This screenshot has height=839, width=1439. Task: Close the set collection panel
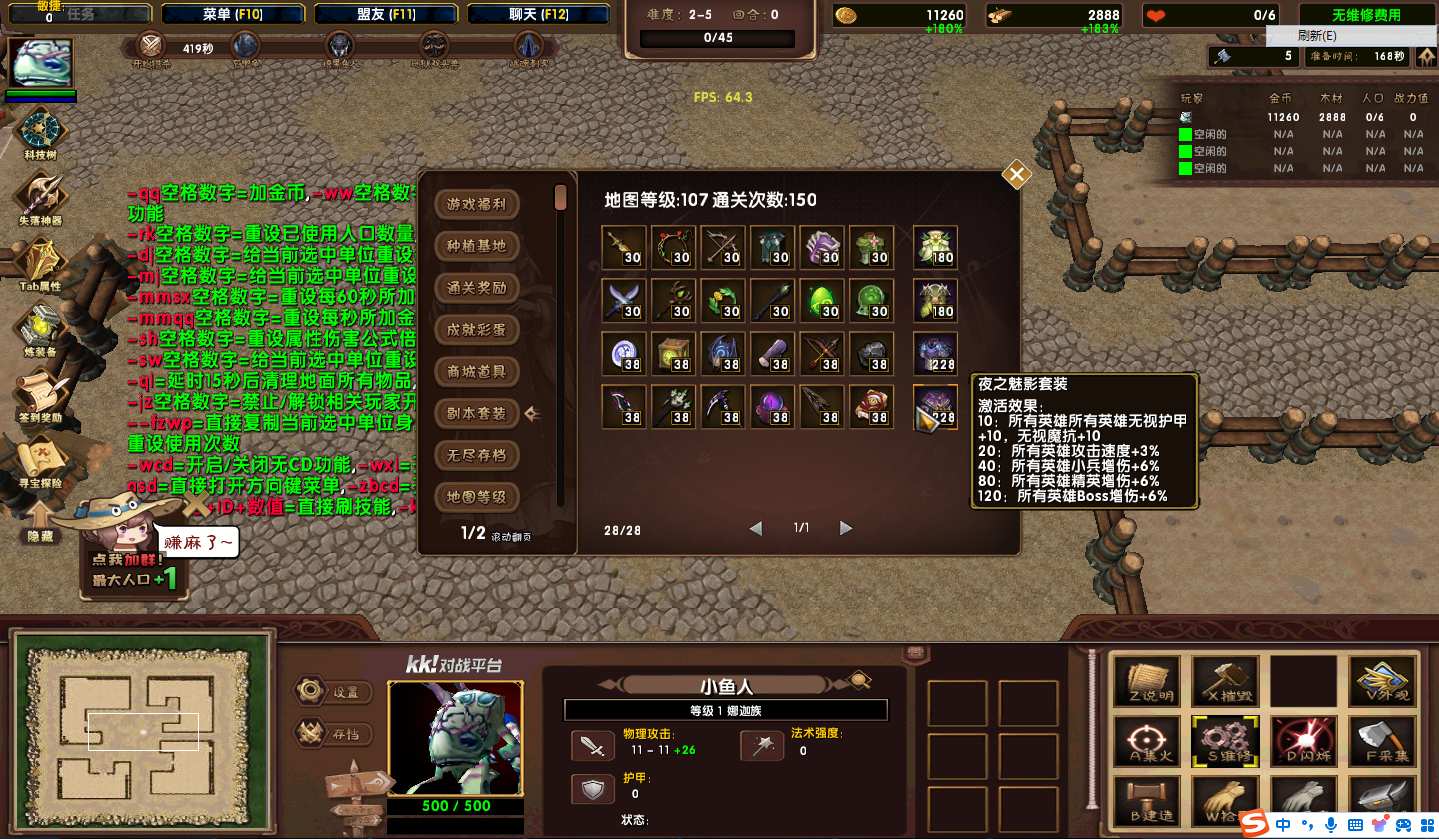click(1017, 175)
